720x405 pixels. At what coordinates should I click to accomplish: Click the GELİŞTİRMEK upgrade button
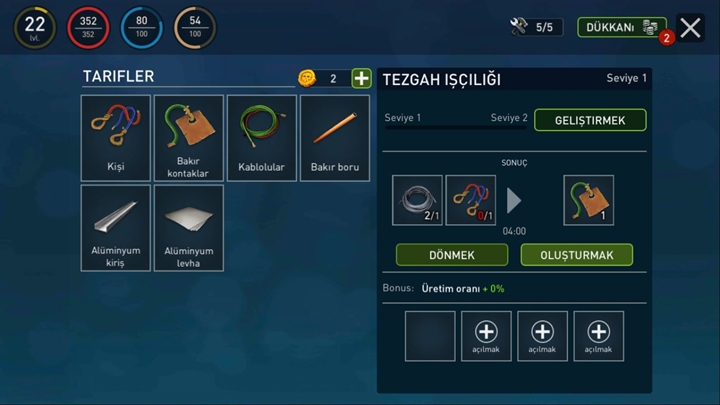(x=590, y=120)
